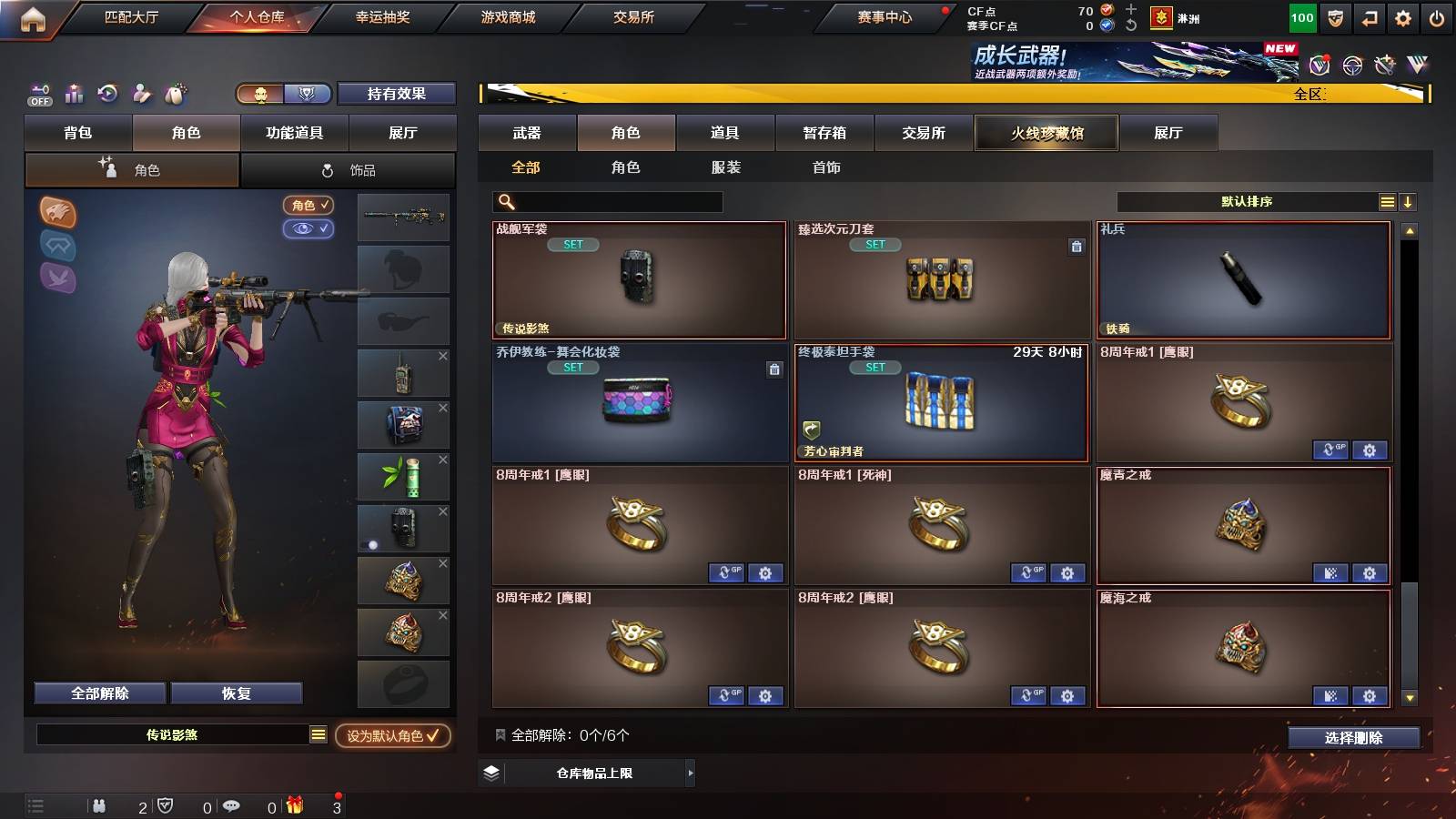1456x819 pixels.
Task: Toggle the eye visibility icon above the character
Action: tap(308, 229)
